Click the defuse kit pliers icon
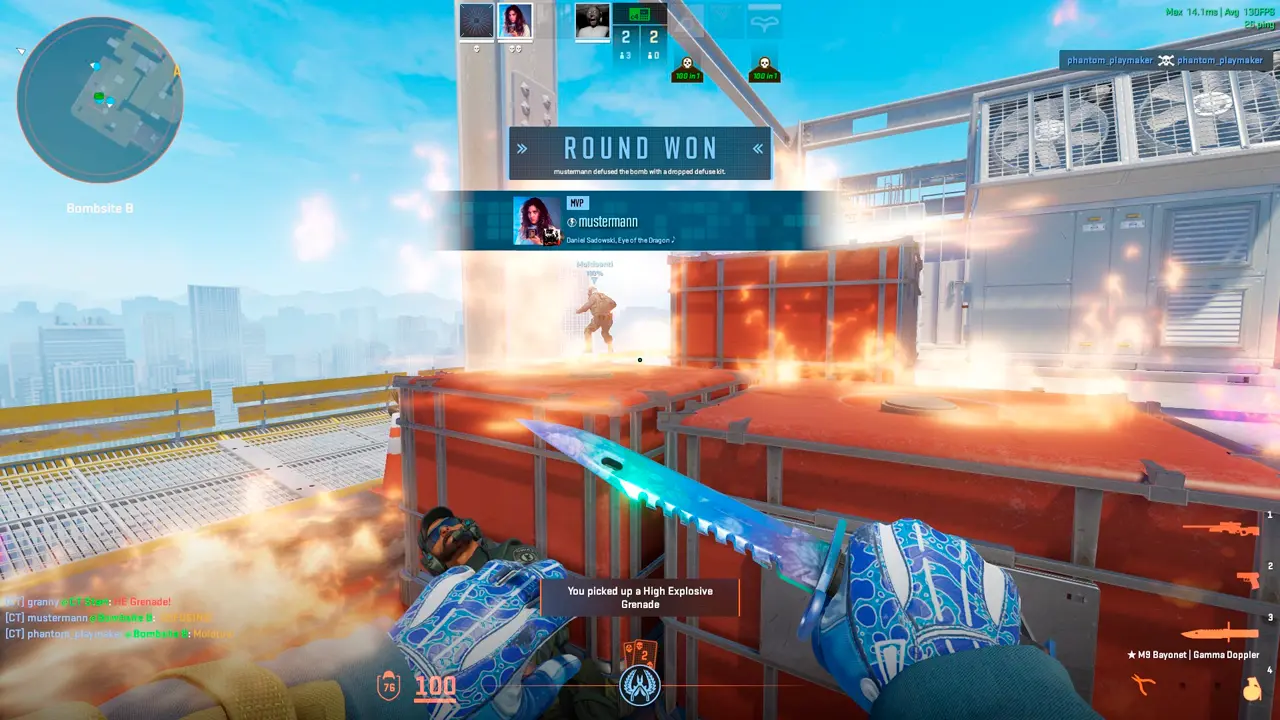The image size is (1280, 720). tap(1141, 684)
